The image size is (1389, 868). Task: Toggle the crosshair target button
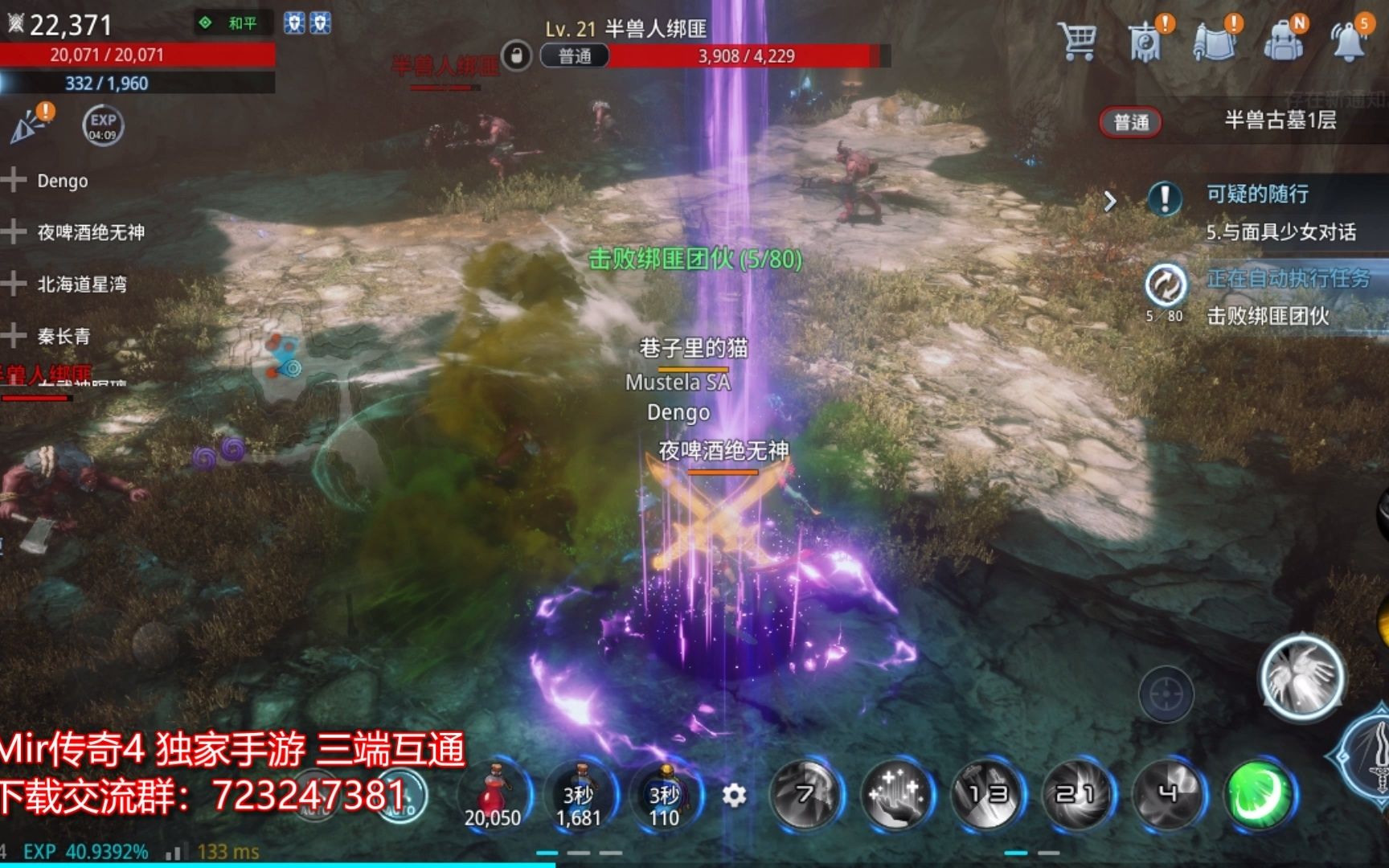1166,694
